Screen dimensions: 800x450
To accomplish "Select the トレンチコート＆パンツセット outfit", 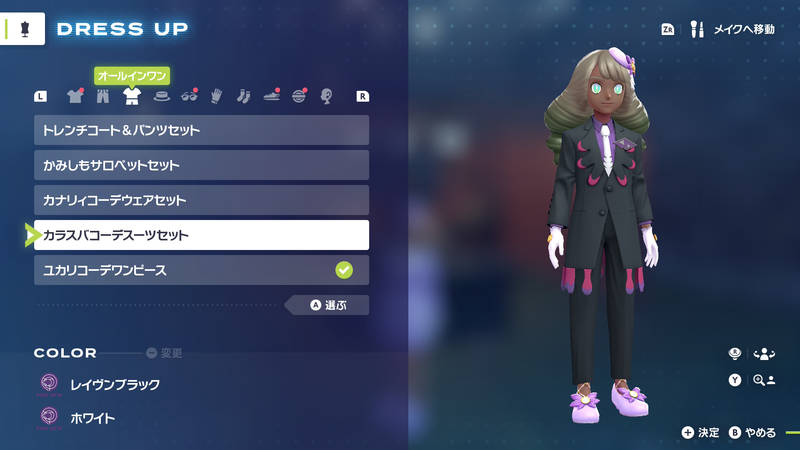I will tap(201, 130).
